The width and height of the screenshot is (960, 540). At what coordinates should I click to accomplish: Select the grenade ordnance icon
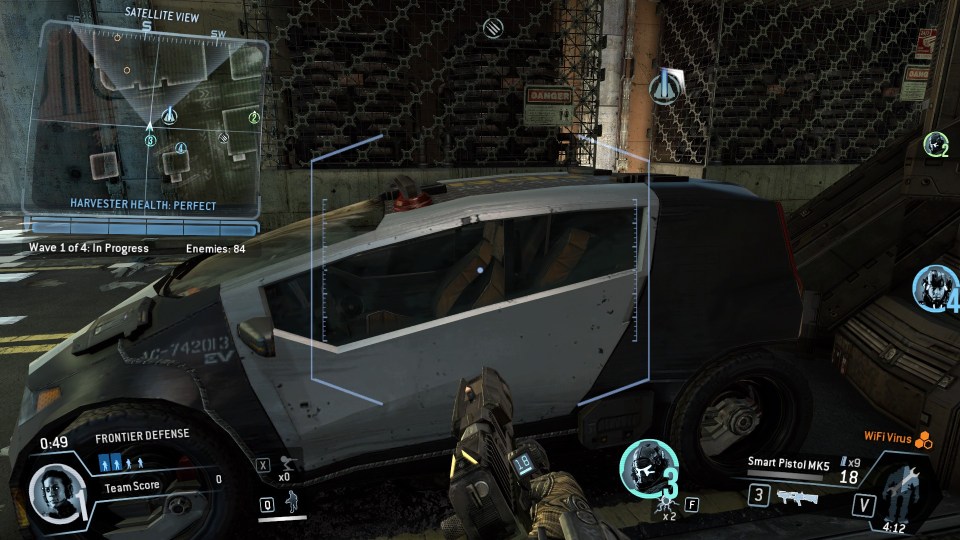[x=284, y=464]
